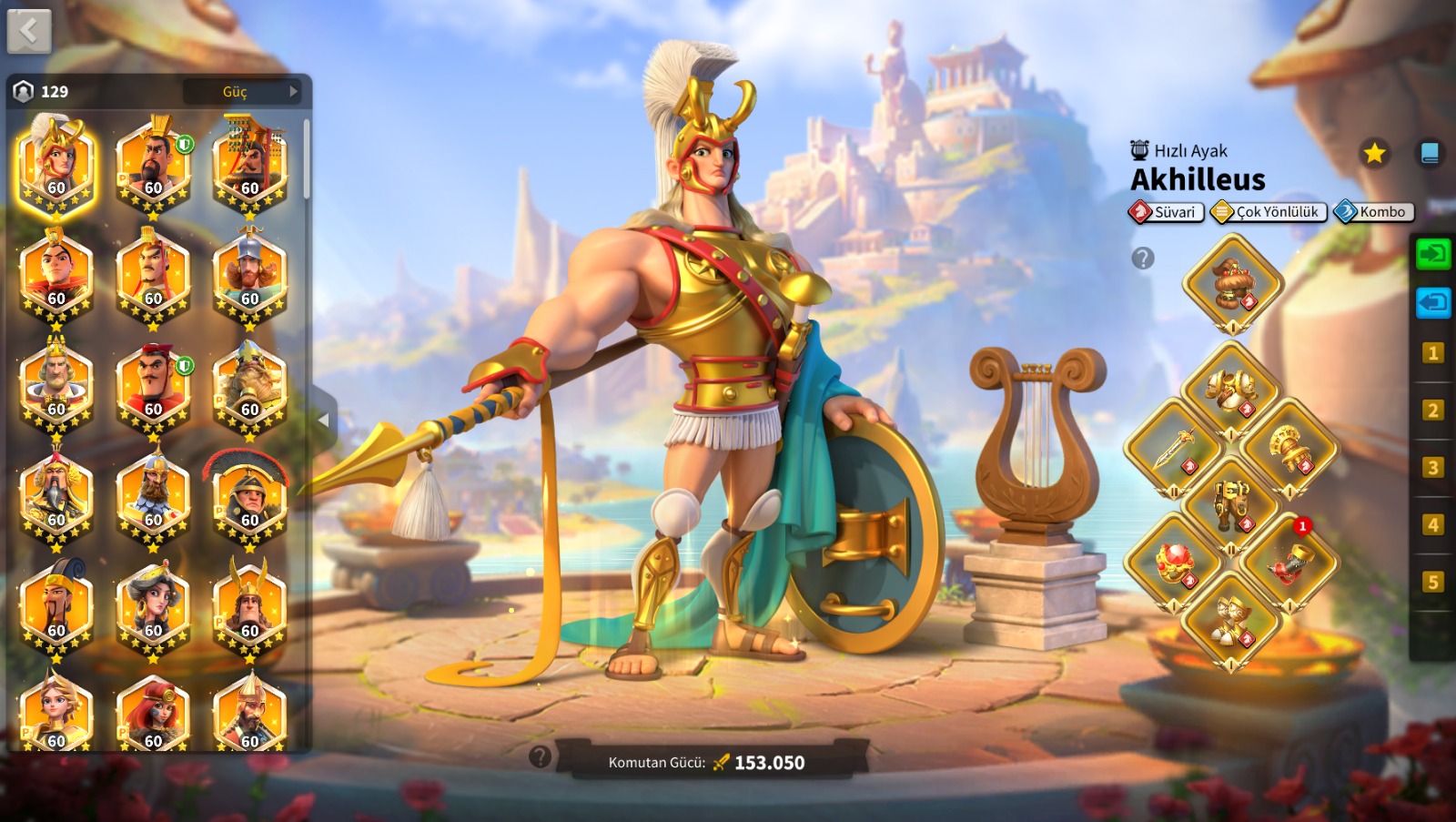Choose the commander with the red Roman crest helmet
The image size is (1456, 822).
pos(249,497)
